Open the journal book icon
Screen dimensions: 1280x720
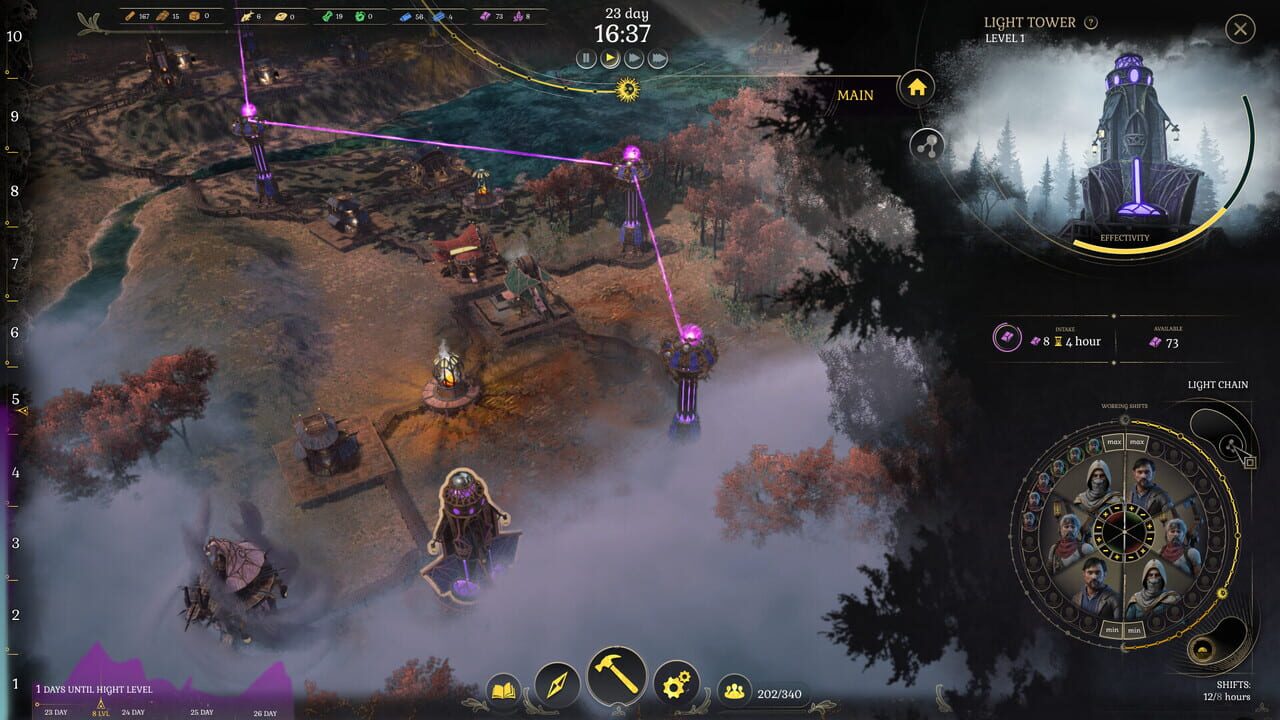503,686
